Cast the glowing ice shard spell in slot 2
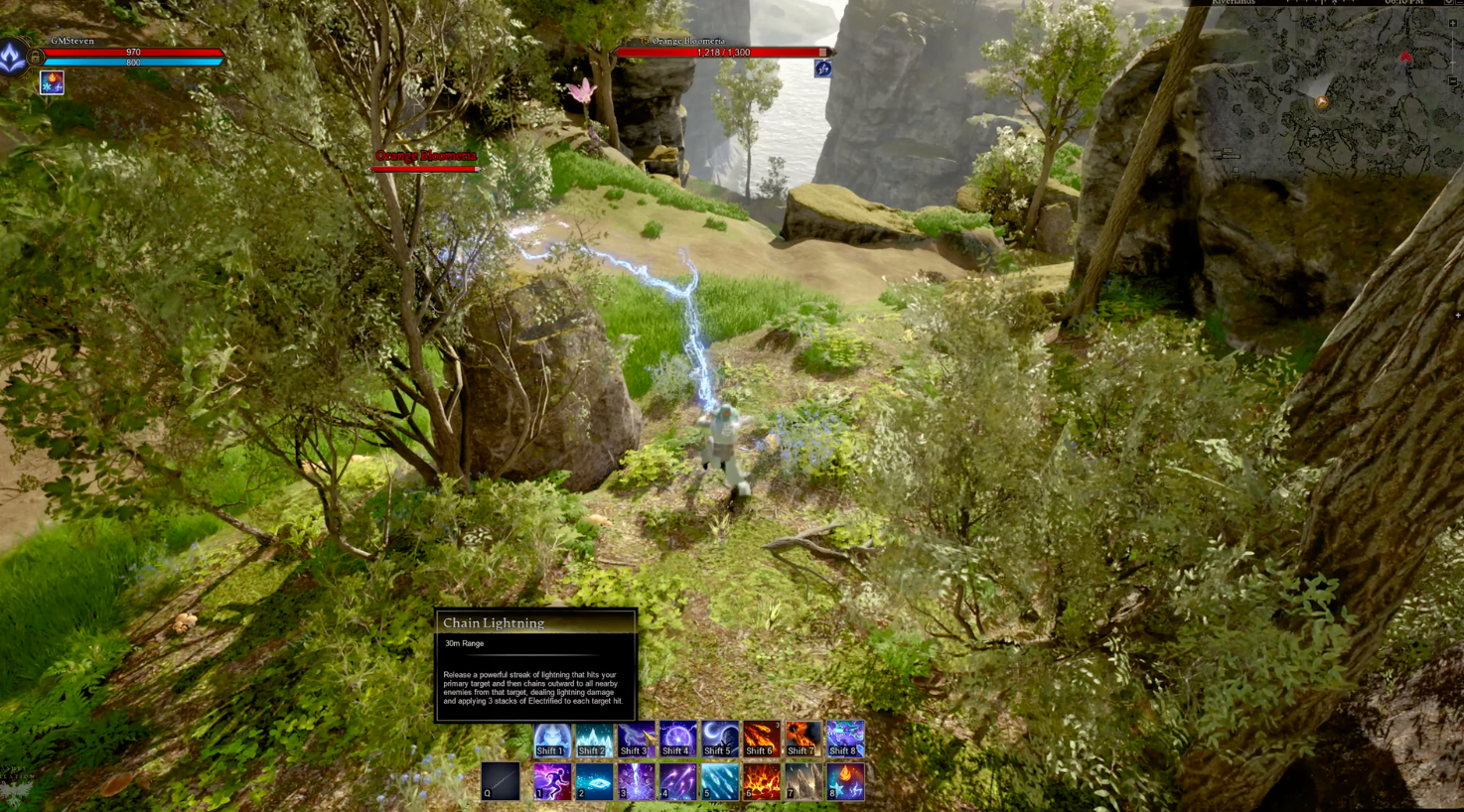 coord(593,781)
